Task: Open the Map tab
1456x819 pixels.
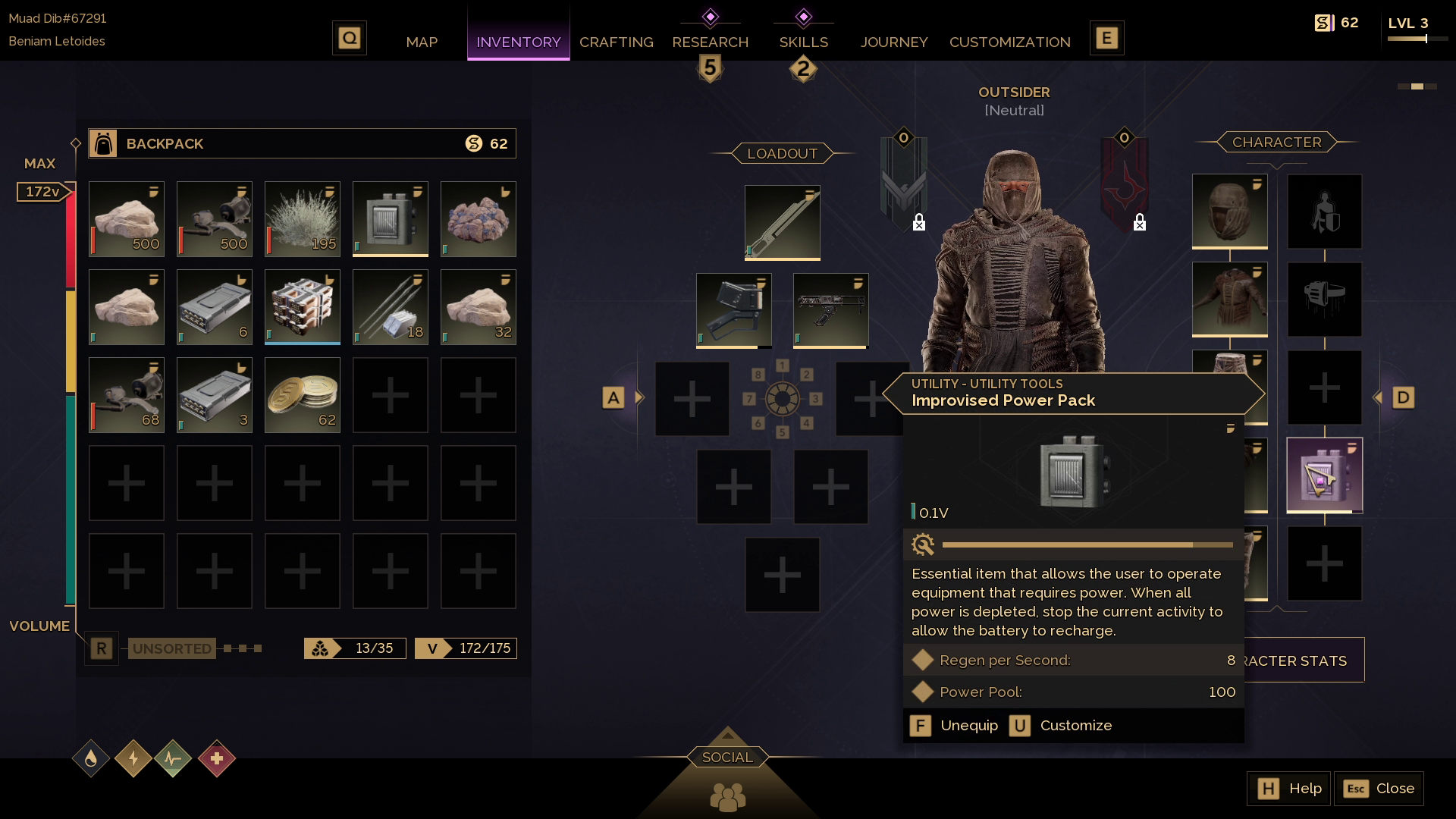Action: coord(422,42)
